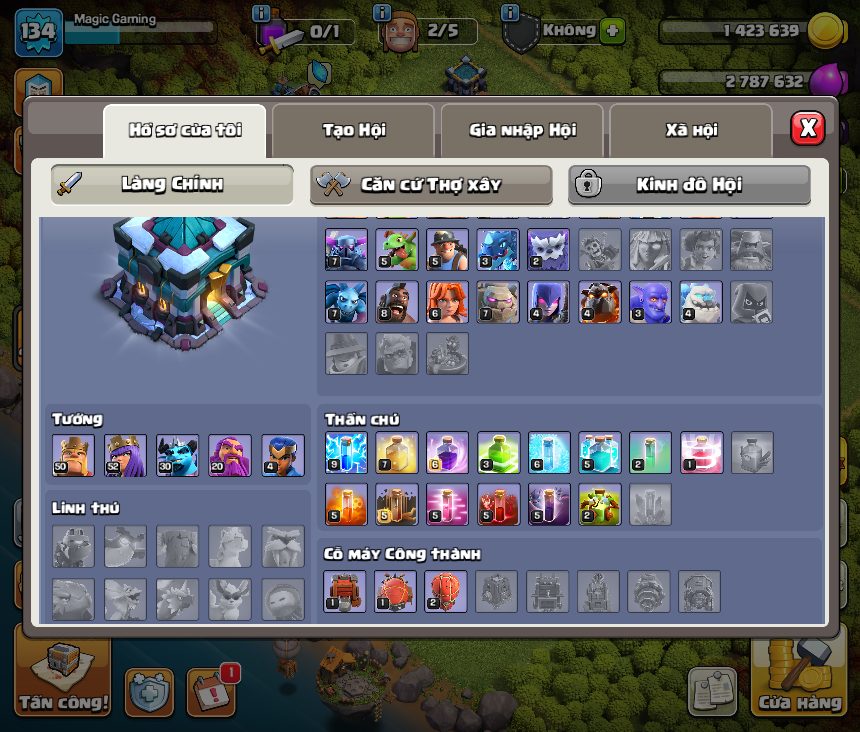The height and width of the screenshot is (732, 860).
Task: Switch to Căn cứ Thợ xây
Action: click(431, 185)
